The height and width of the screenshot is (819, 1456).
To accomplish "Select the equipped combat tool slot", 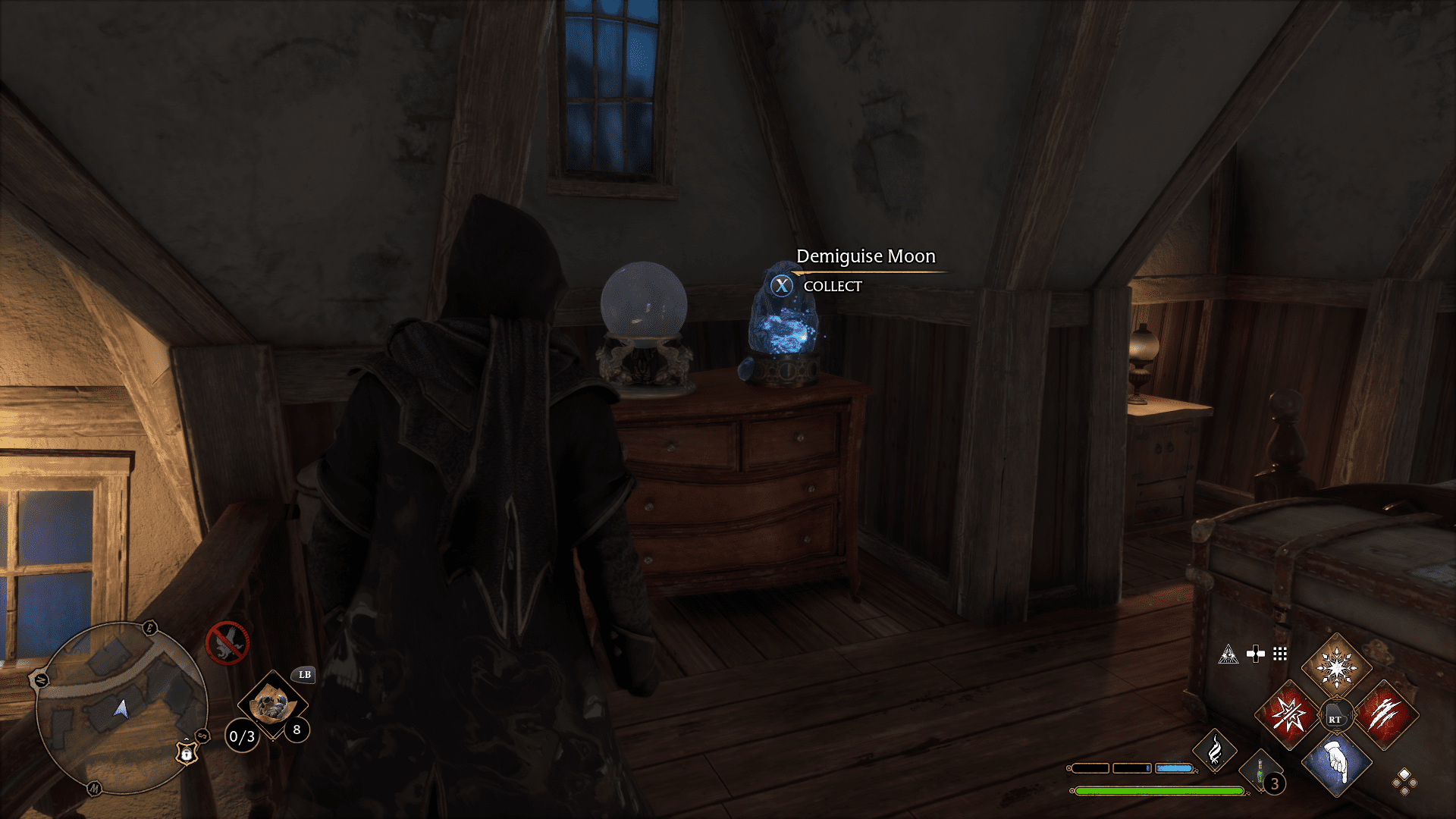I will click(x=272, y=704).
